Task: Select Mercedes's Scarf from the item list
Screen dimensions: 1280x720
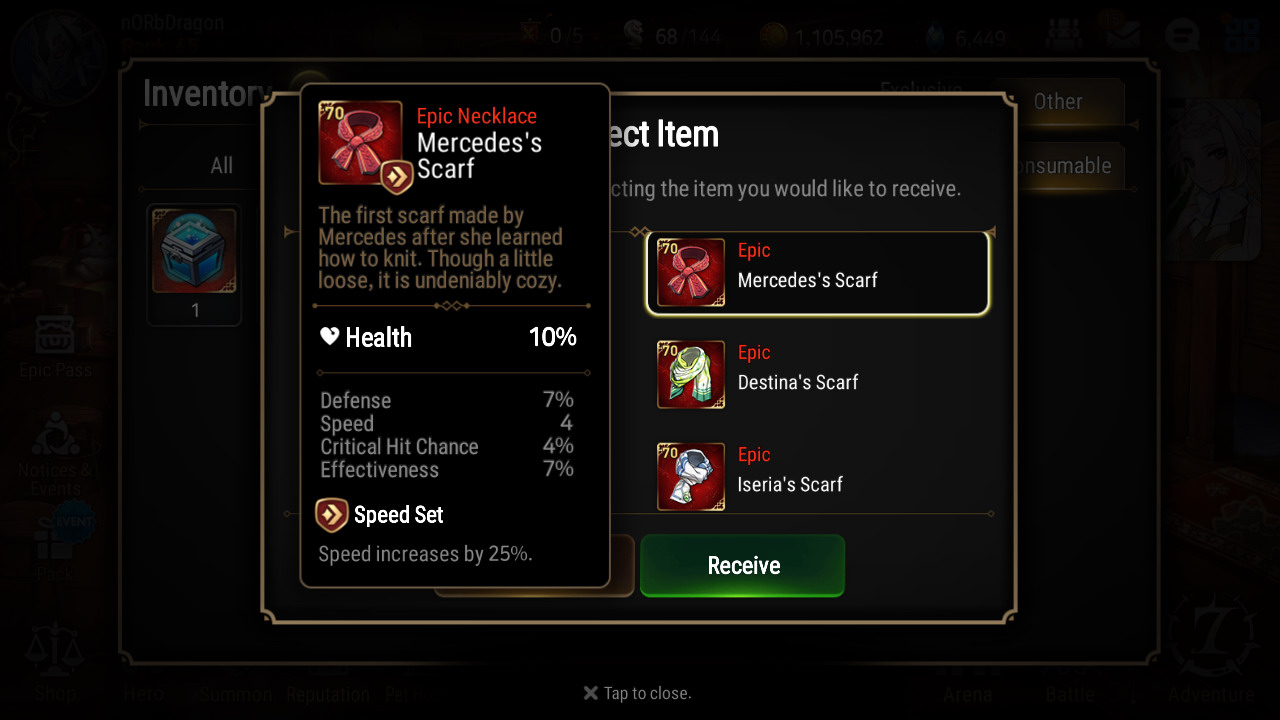Action: coord(818,273)
